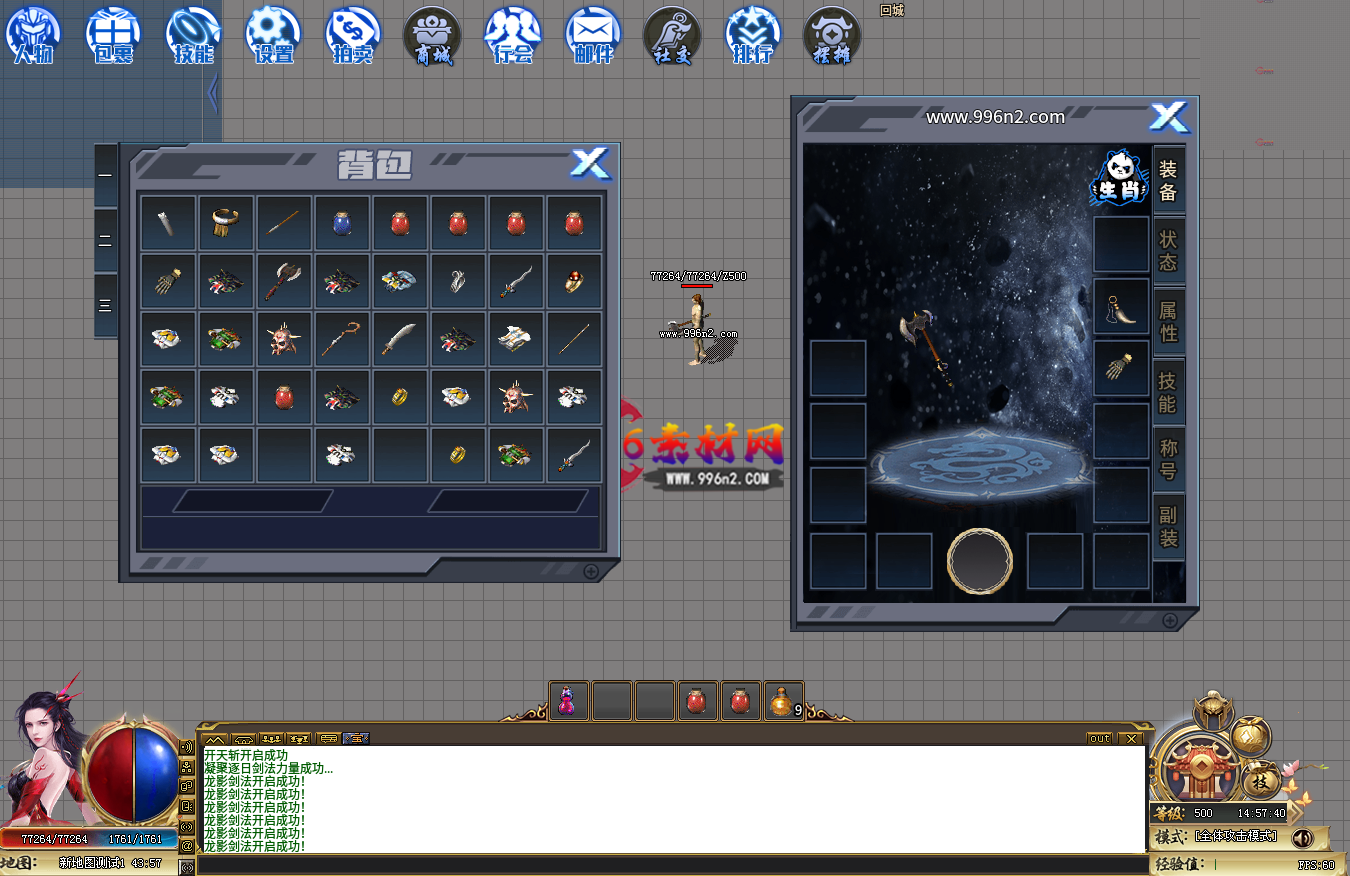Click the chat window's out button
Screen dimensions: 1350x876
point(1100,739)
